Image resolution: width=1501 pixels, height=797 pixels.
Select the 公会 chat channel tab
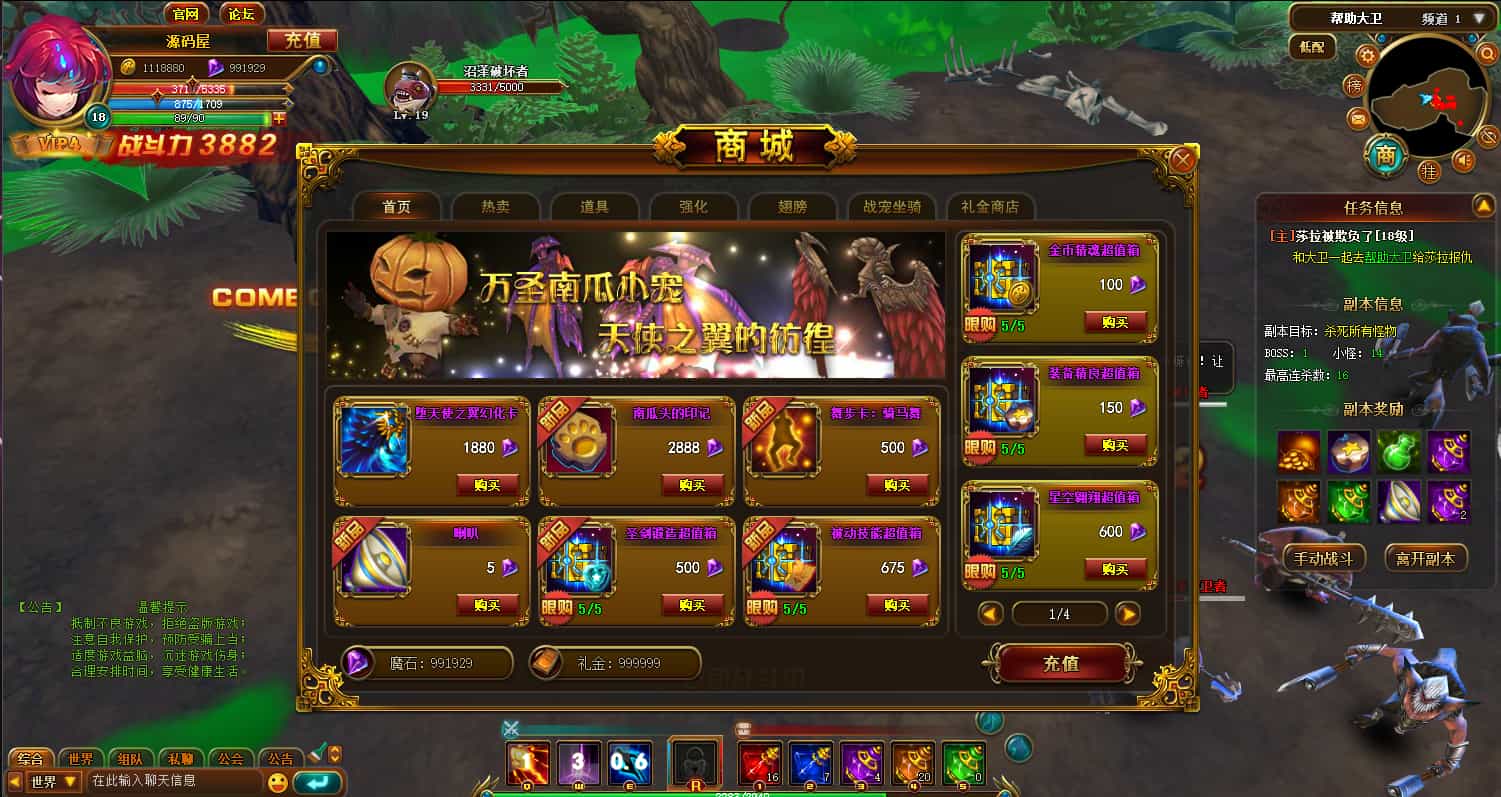(x=231, y=759)
